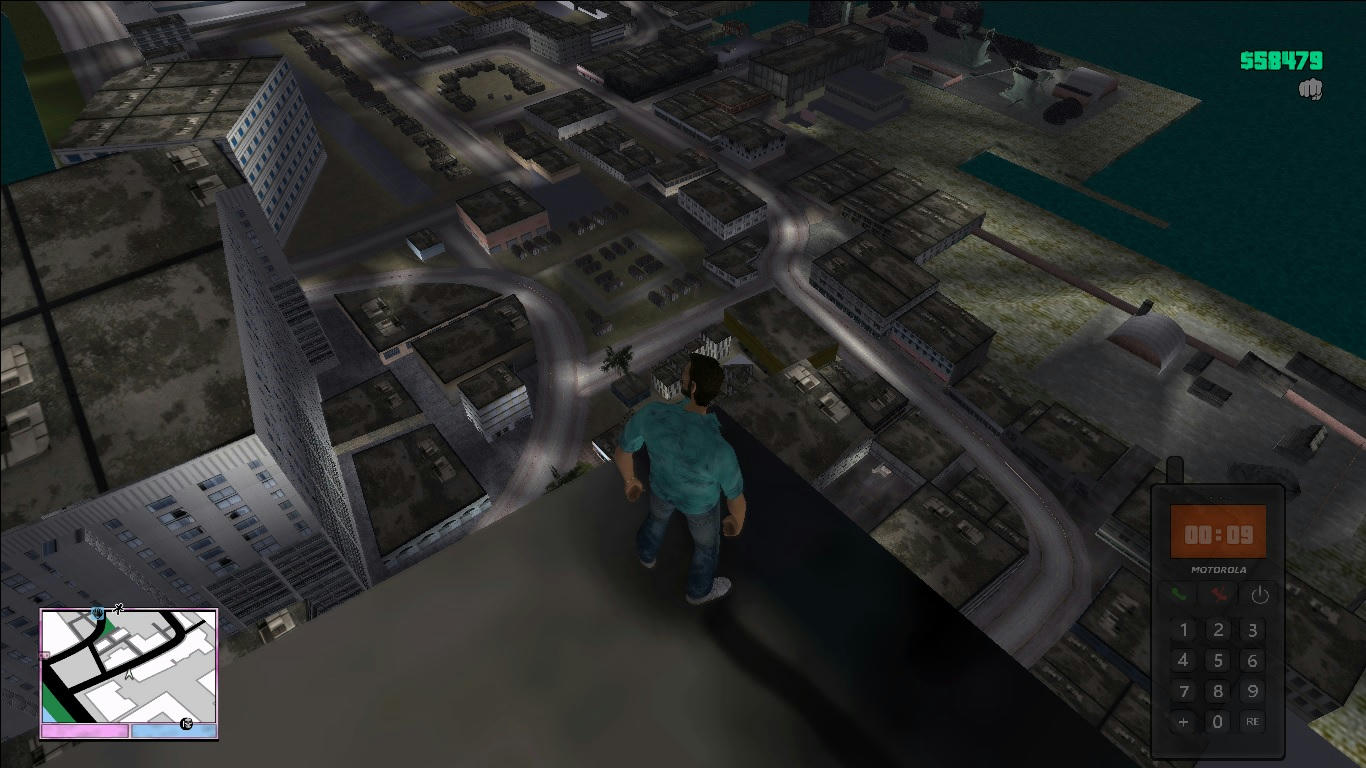
Task: Click the small blip on the minimap's left edge
Action: [44, 656]
